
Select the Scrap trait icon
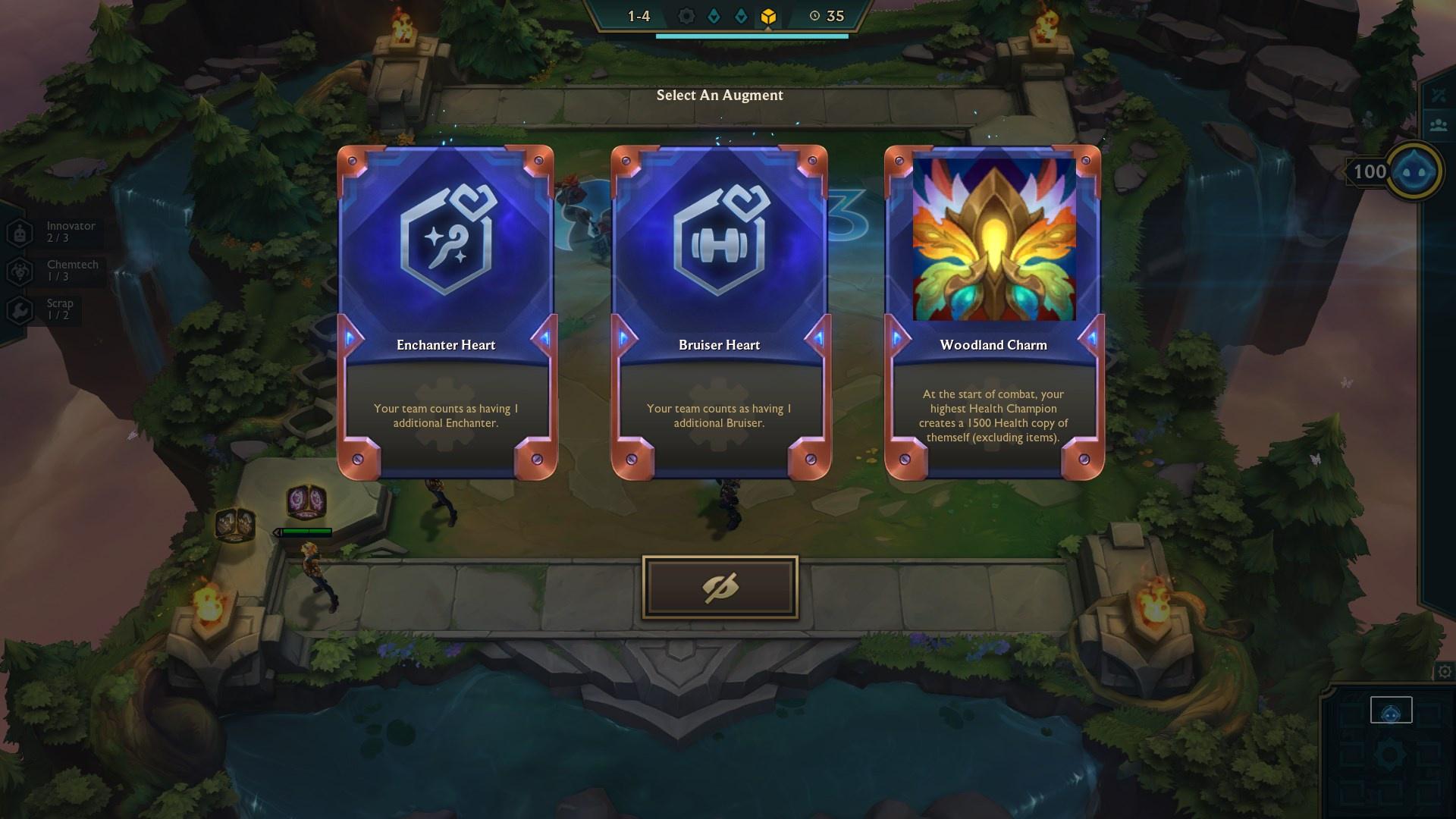click(19, 309)
